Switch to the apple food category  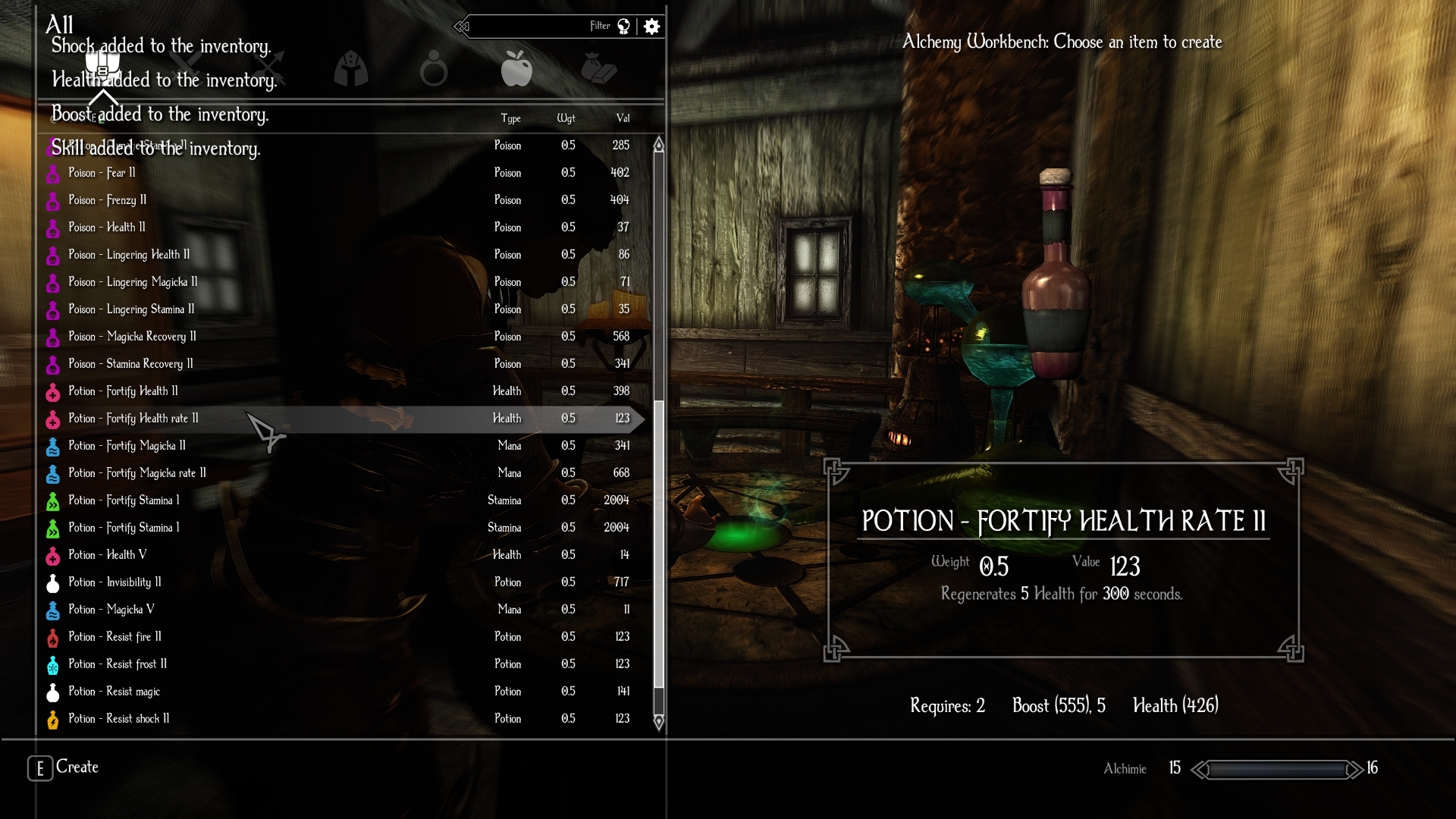[x=516, y=68]
